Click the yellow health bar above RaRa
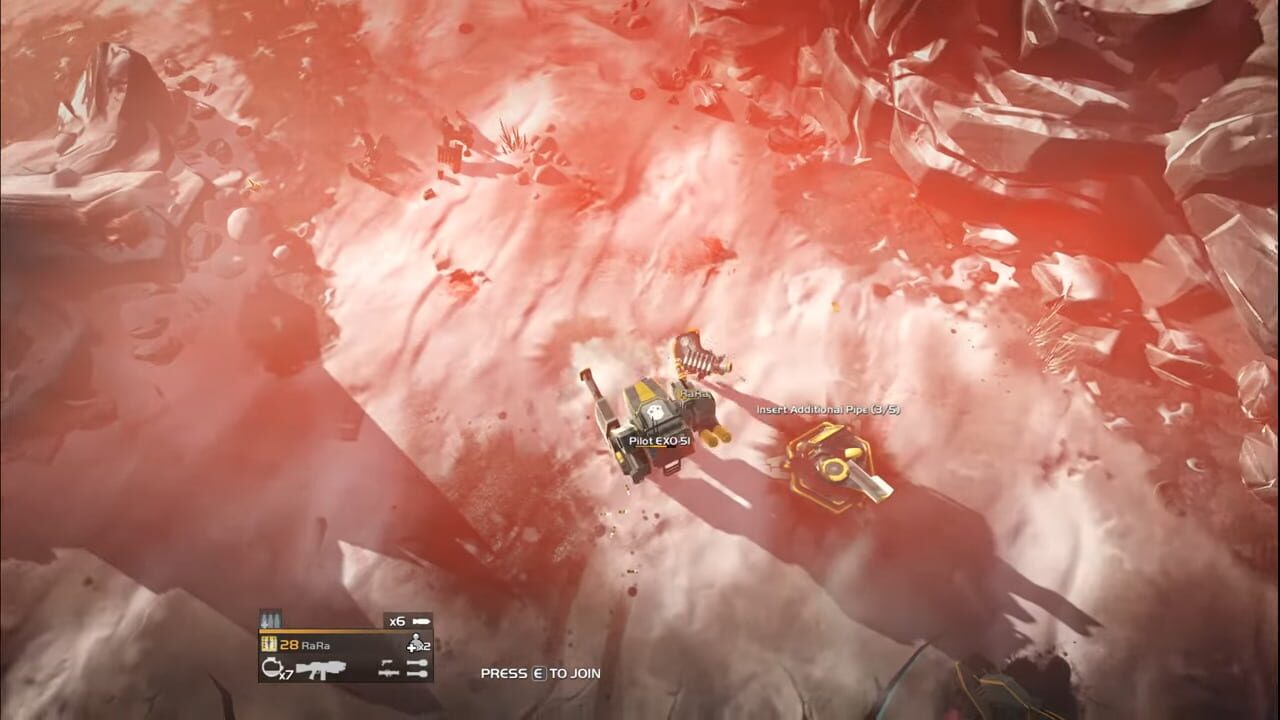1280x720 pixels. [x=340, y=631]
